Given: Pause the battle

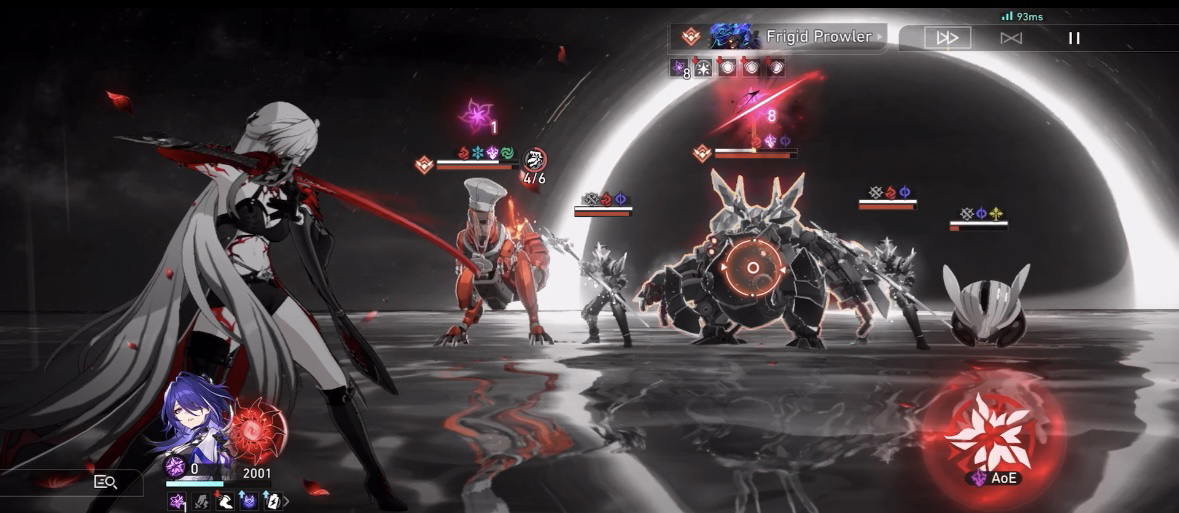Looking at the screenshot, I should (1074, 38).
